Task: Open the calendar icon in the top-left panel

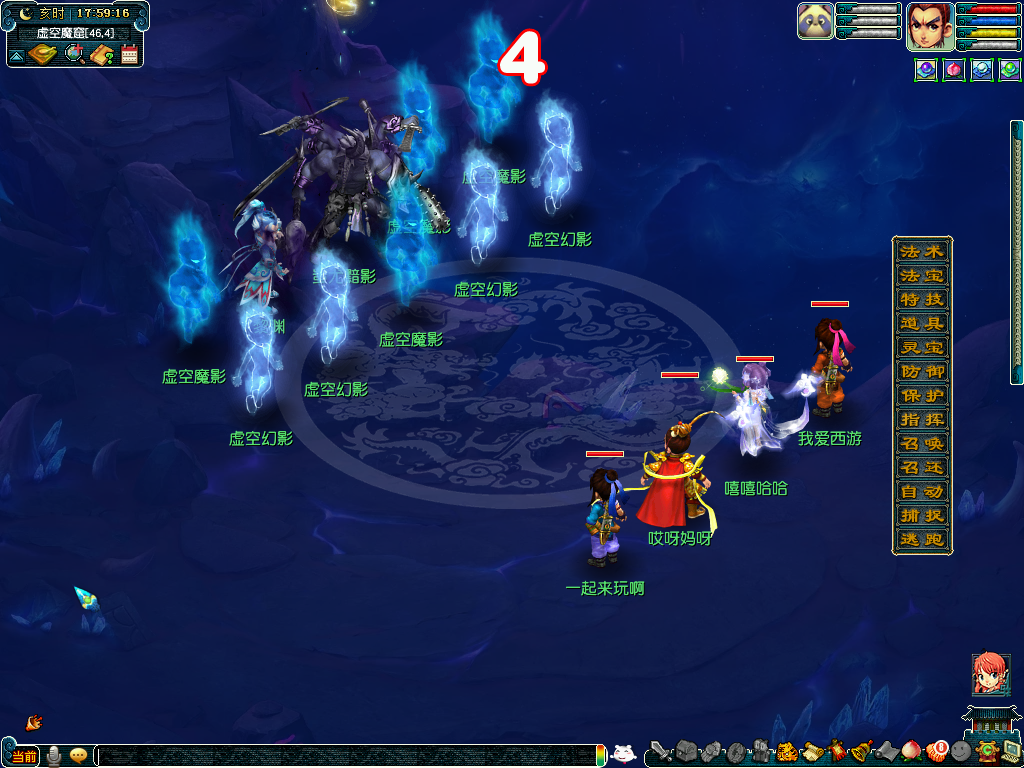Action: [x=129, y=54]
